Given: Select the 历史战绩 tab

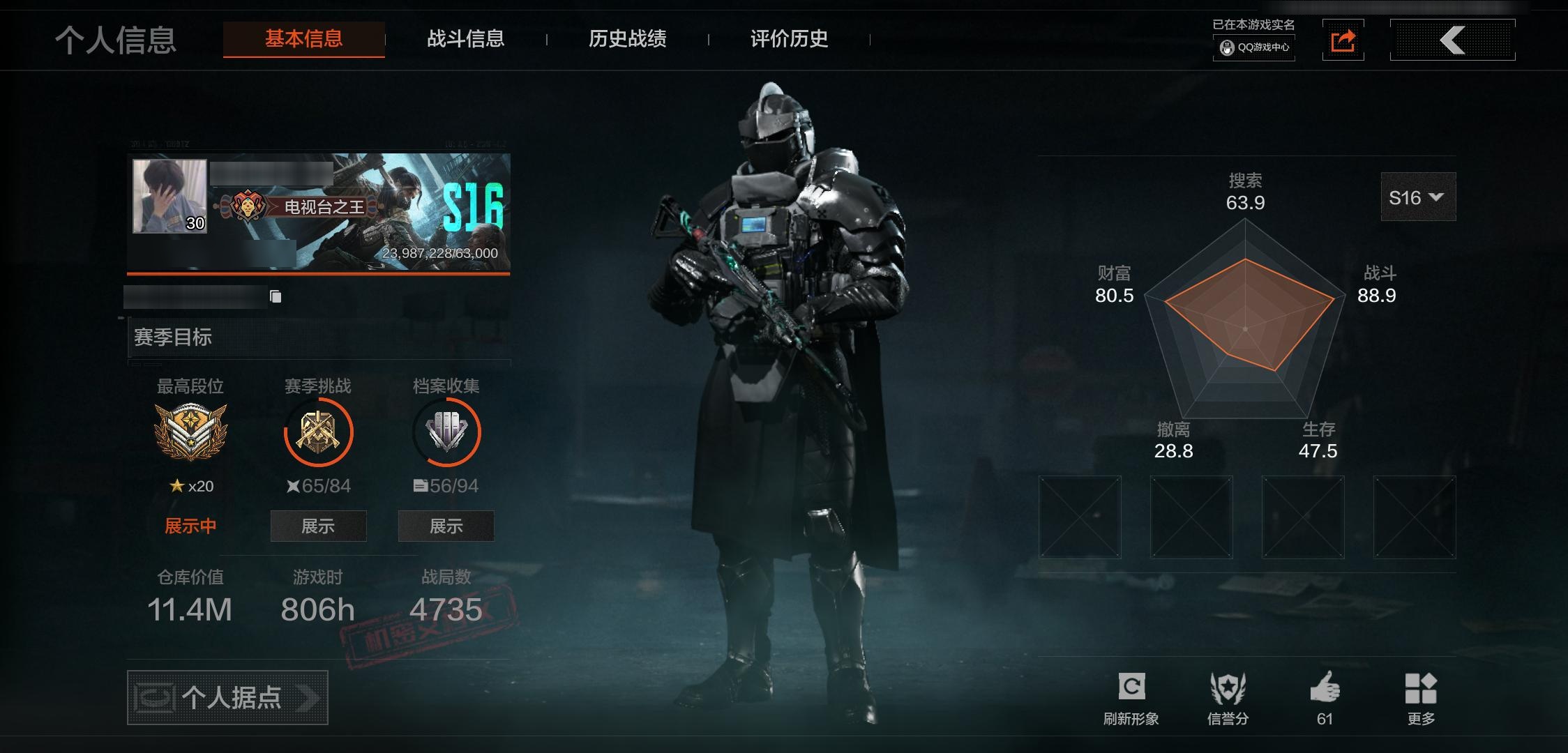Looking at the screenshot, I should 627,39.
